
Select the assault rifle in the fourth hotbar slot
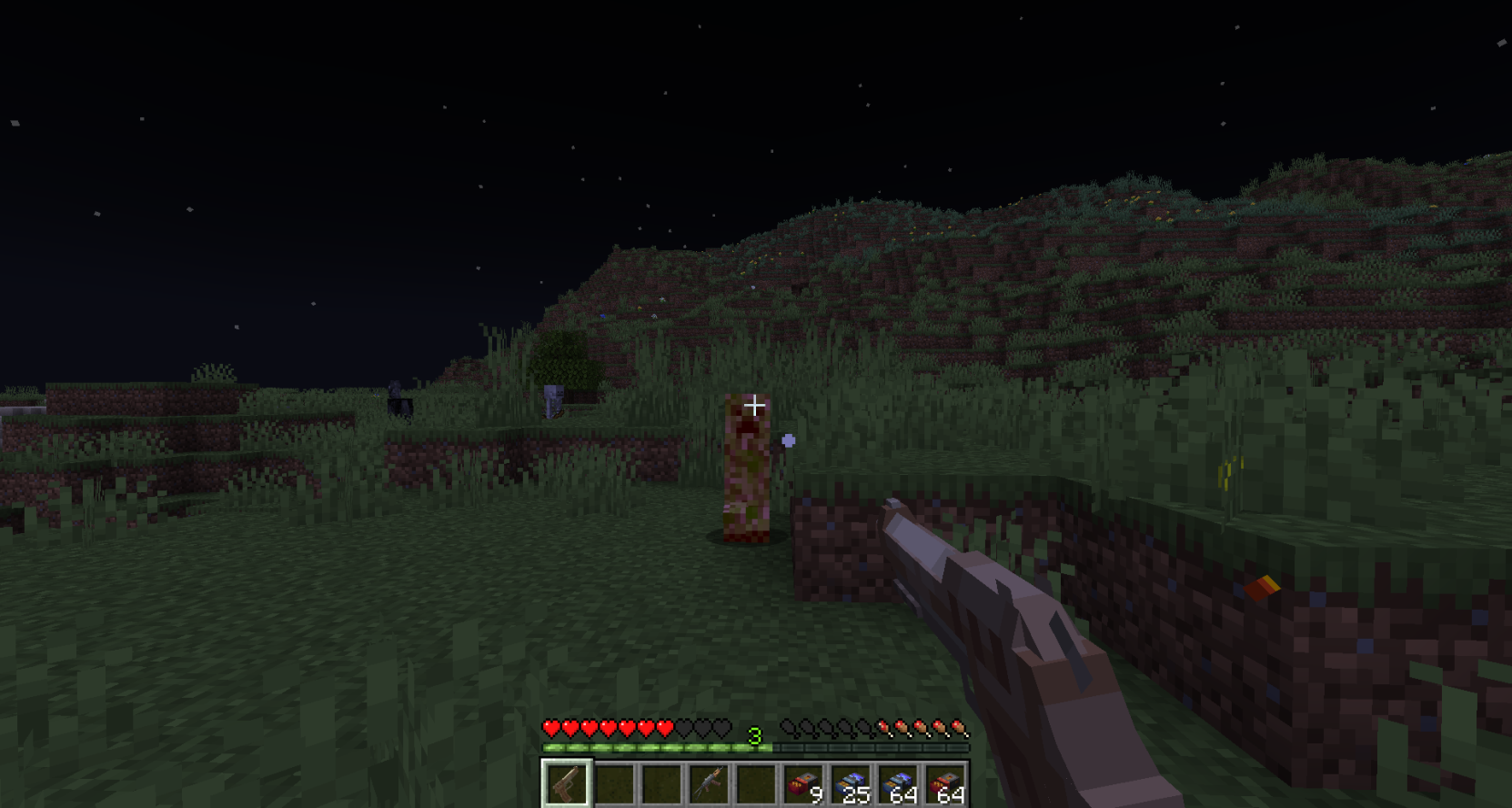pyautogui.click(x=711, y=783)
